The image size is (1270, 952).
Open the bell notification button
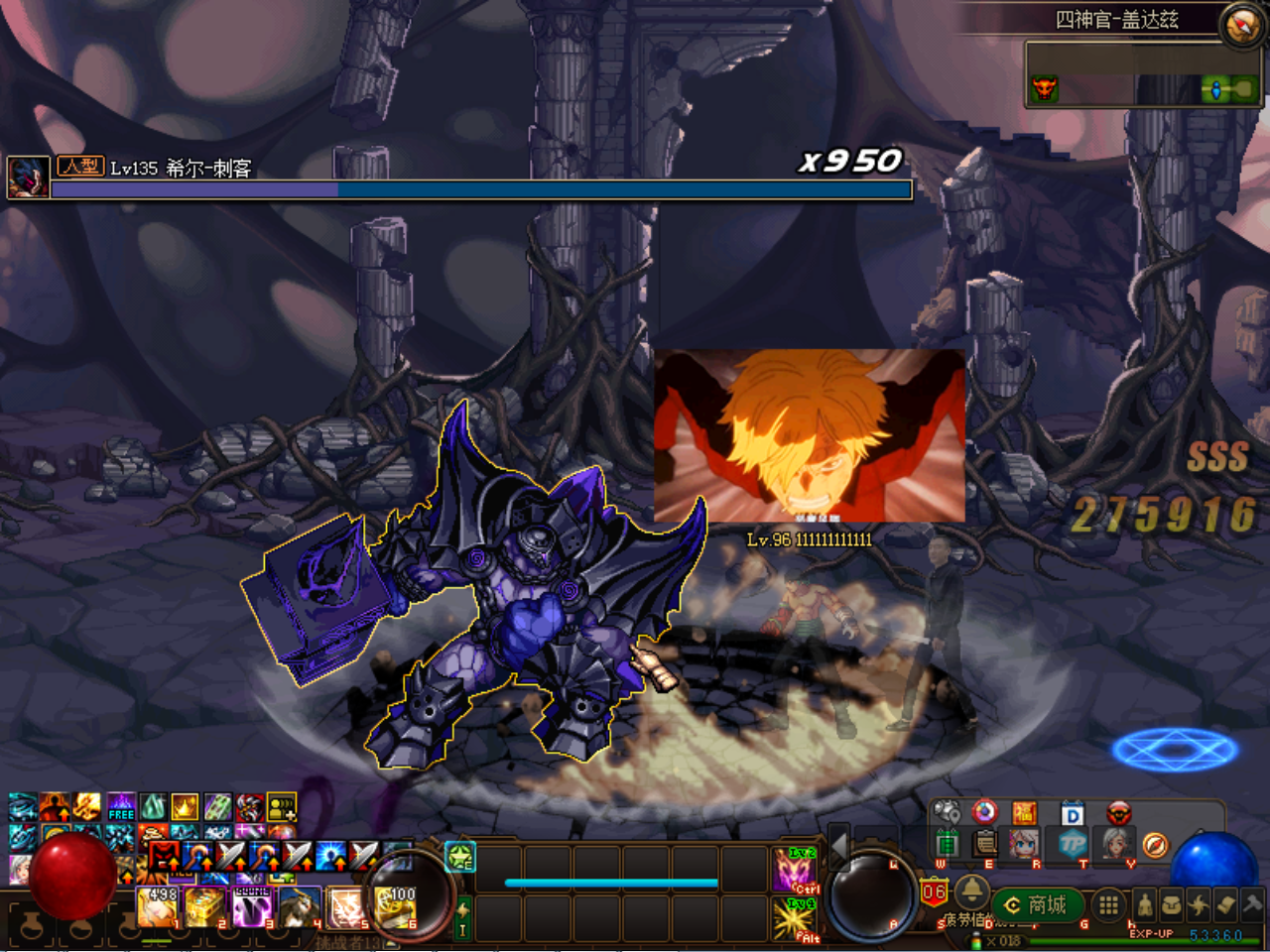tap(971, 891)
